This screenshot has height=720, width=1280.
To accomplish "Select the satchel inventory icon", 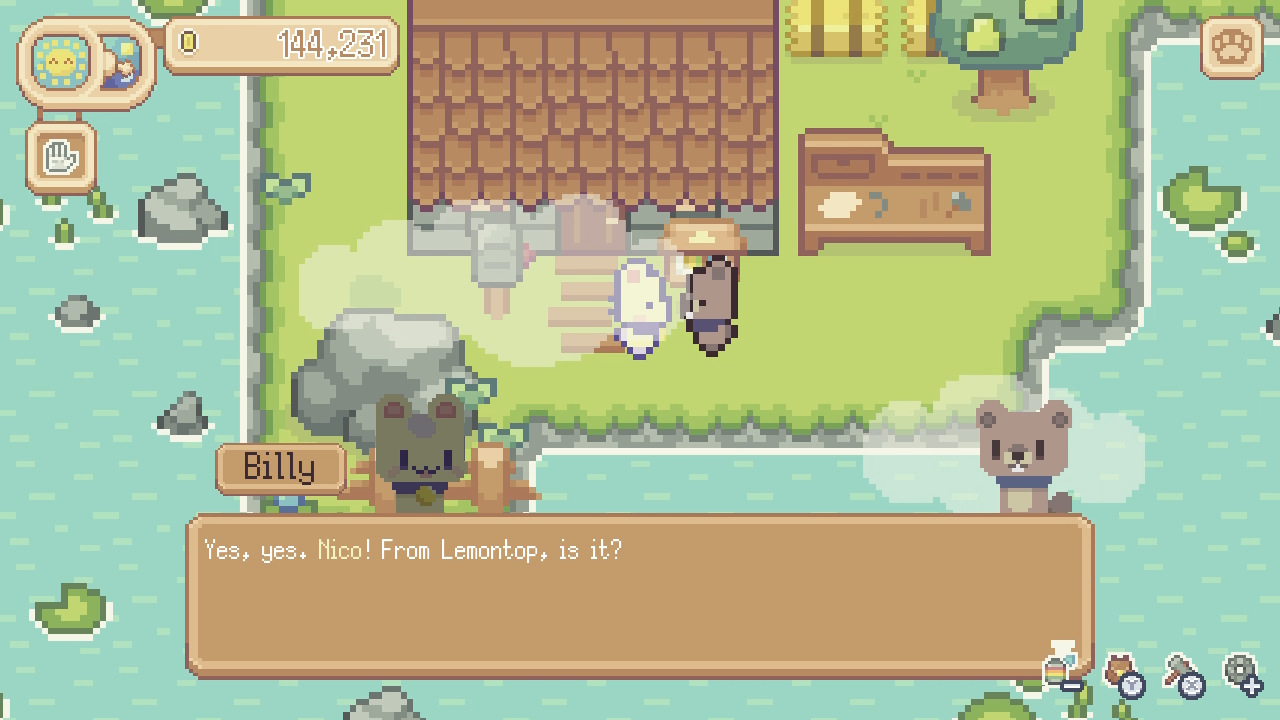I will (1117, 666).
